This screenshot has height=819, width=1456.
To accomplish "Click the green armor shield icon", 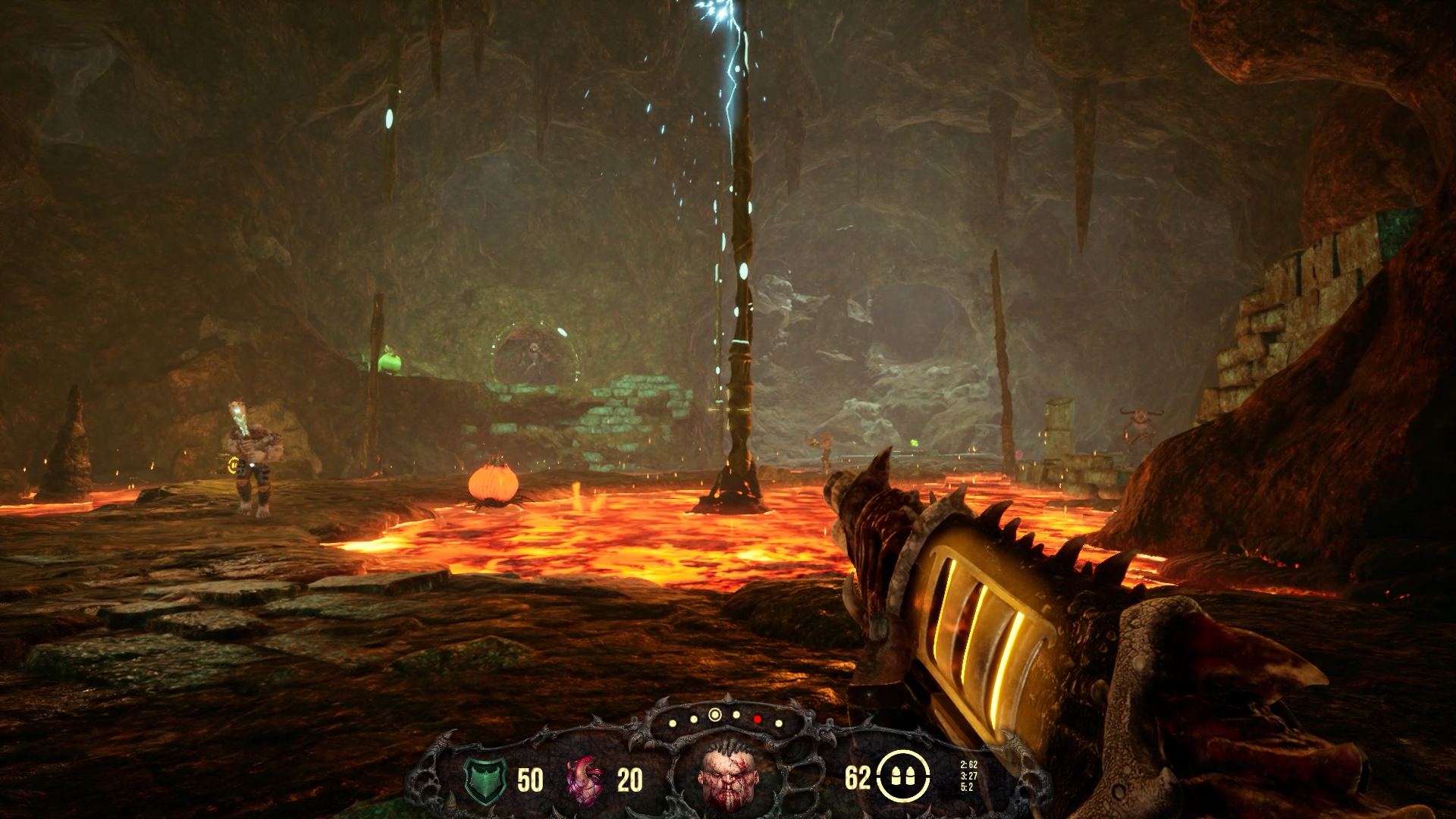I will click(x=483, y=779).
